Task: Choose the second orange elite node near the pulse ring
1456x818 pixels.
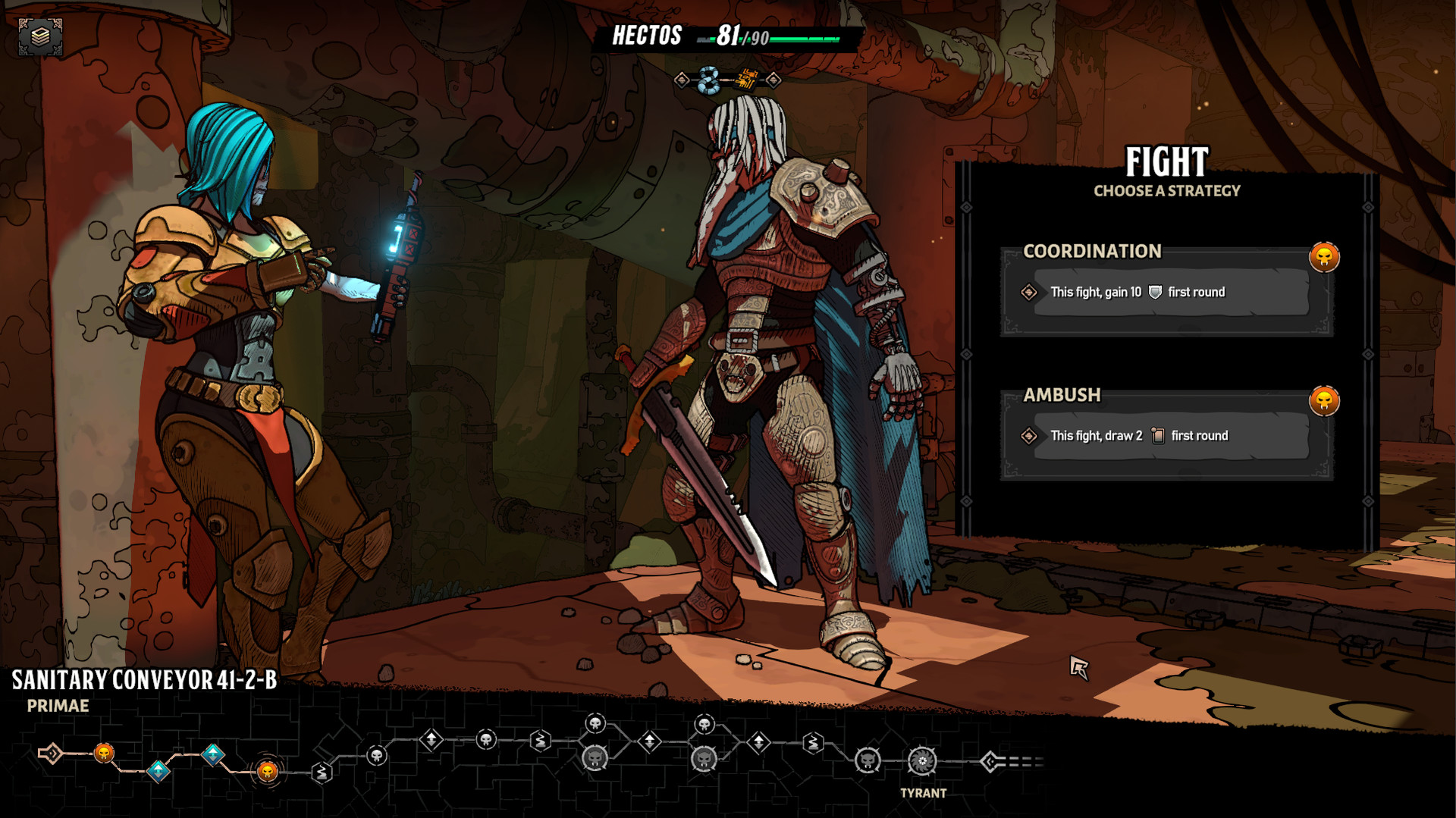Action: click(267, 771)
